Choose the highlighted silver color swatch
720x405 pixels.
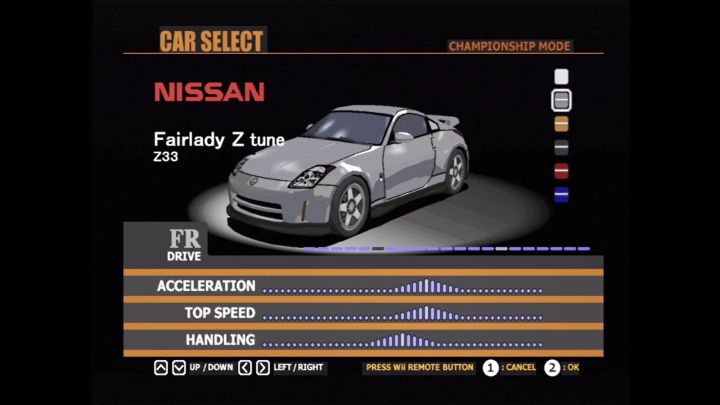pos(561,100)
